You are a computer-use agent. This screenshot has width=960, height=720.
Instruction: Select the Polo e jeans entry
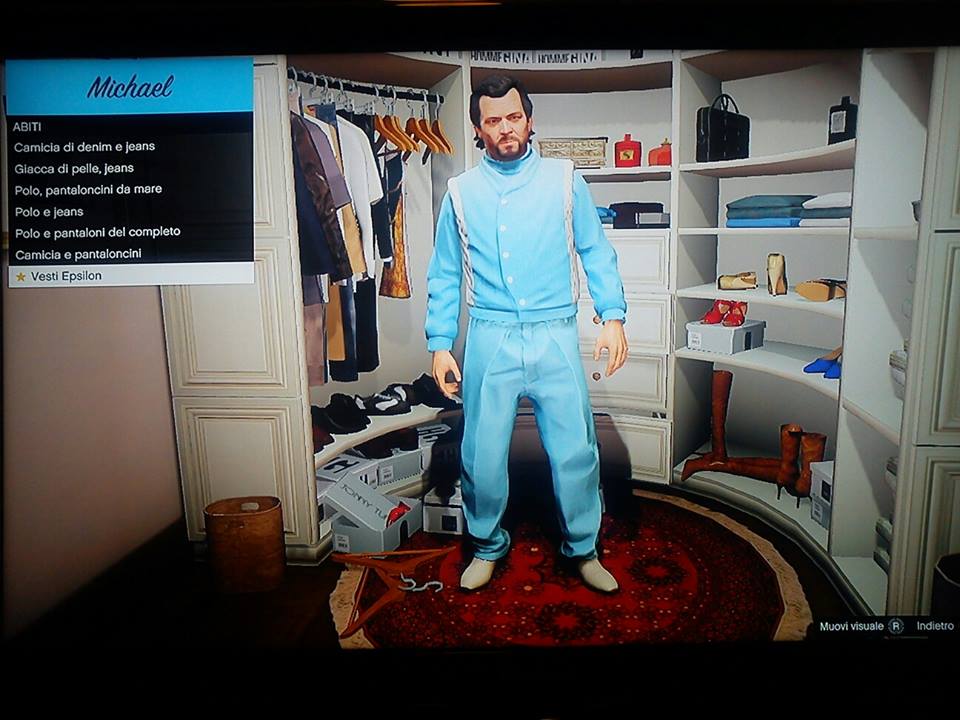(x=49, y=212)
